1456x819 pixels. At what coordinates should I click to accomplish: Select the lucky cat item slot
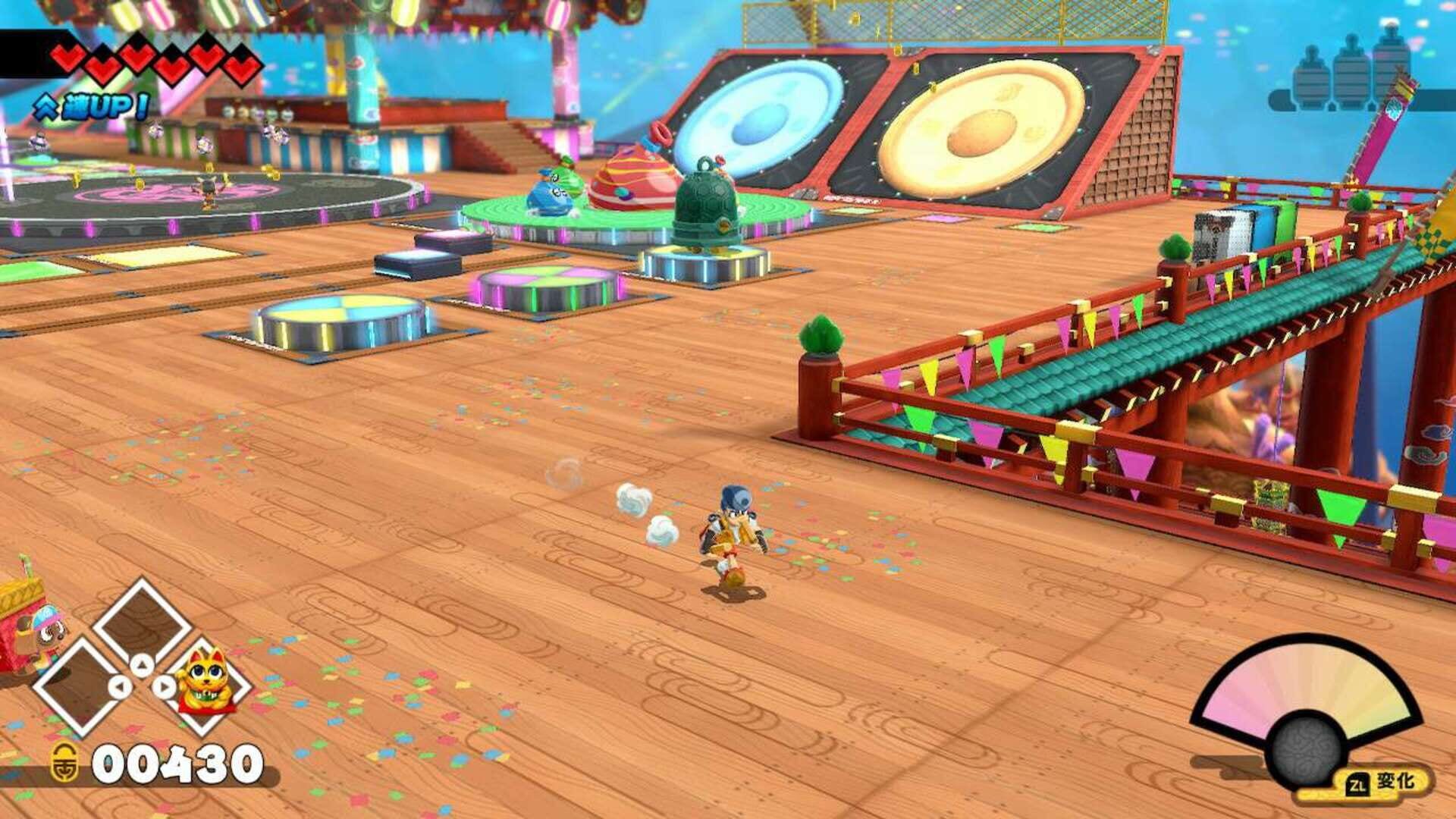206,682
